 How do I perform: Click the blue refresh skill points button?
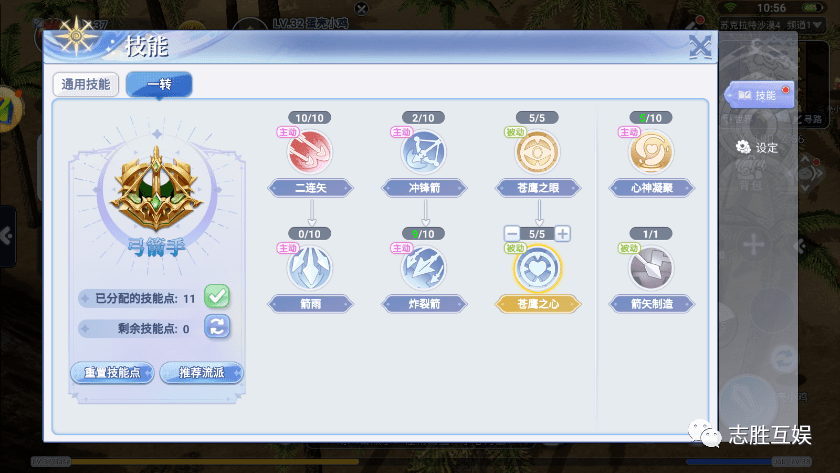217,326
